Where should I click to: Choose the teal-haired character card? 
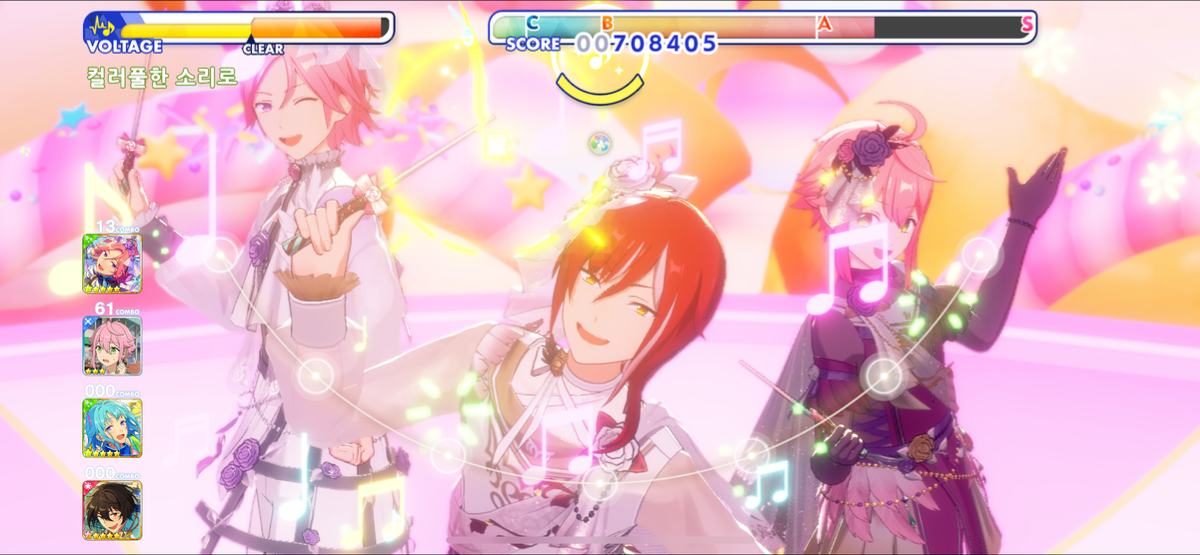tap(112, 428)
